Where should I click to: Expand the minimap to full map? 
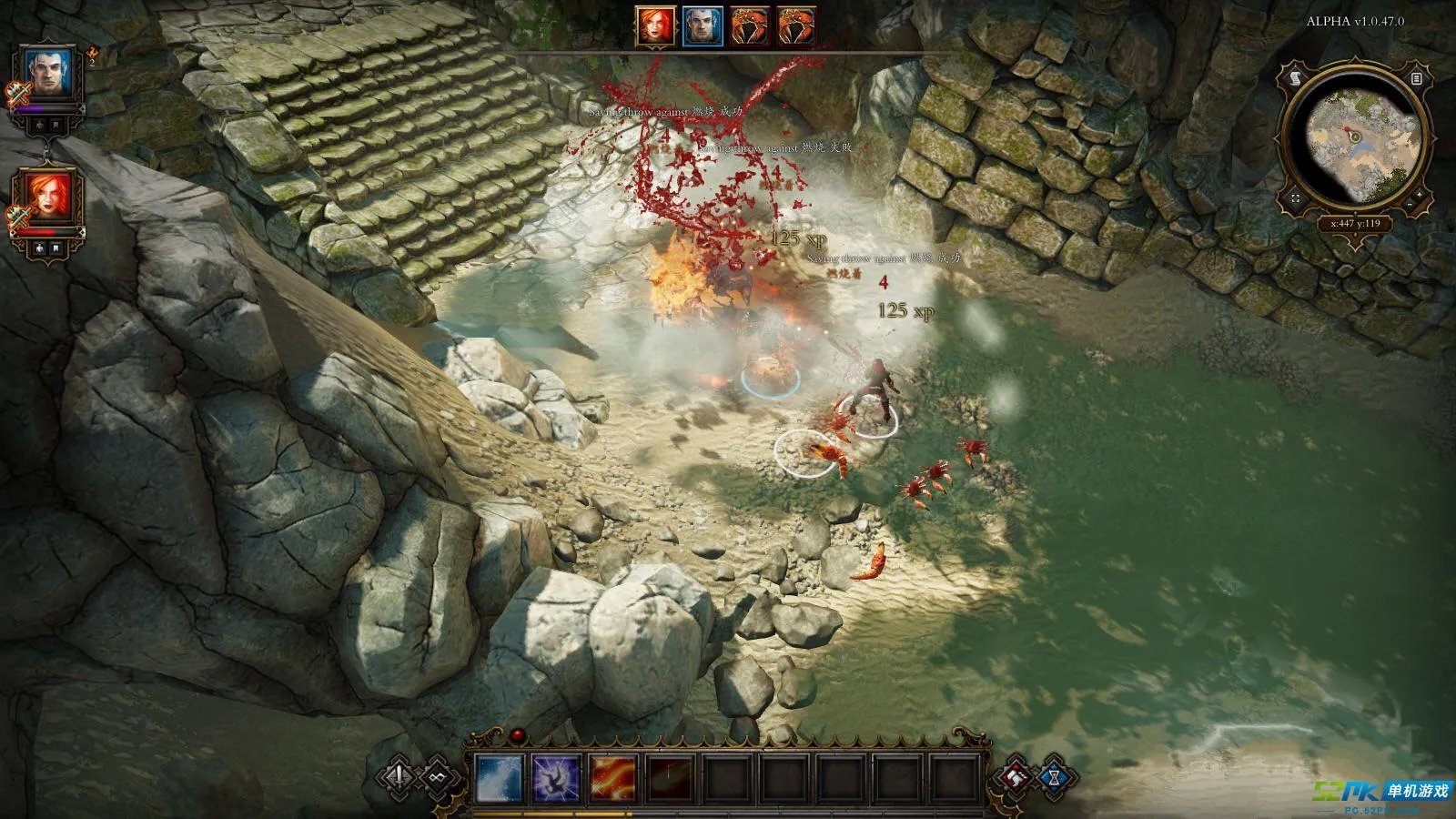tap(1296, 197)
